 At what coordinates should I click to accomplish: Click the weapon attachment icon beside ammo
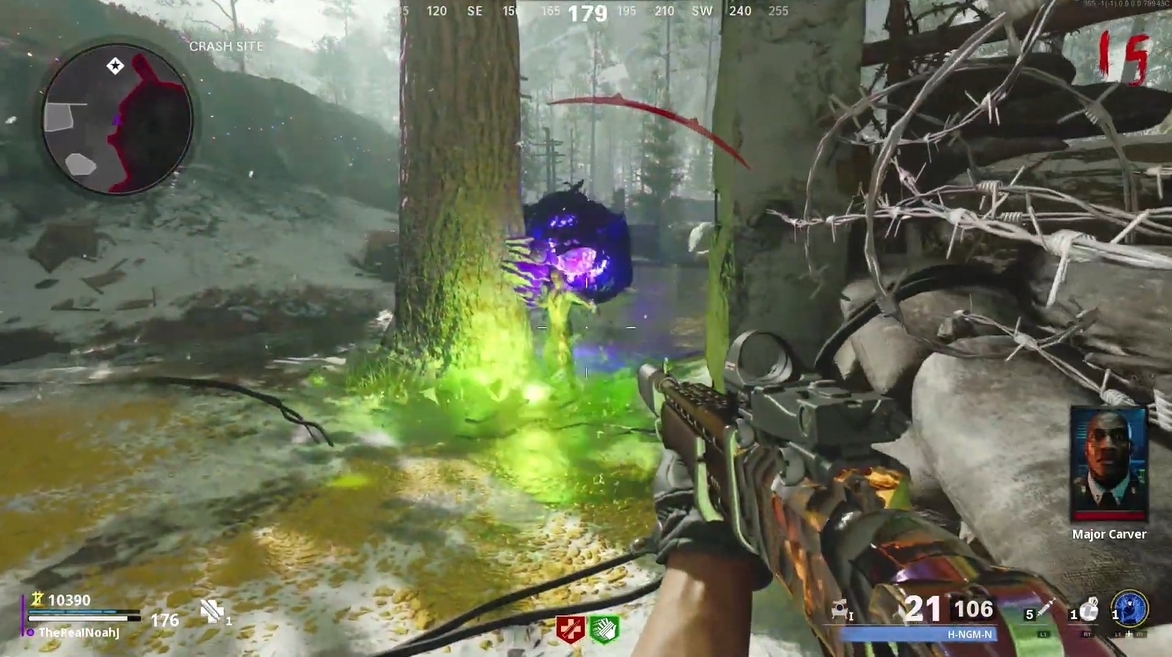840,608
